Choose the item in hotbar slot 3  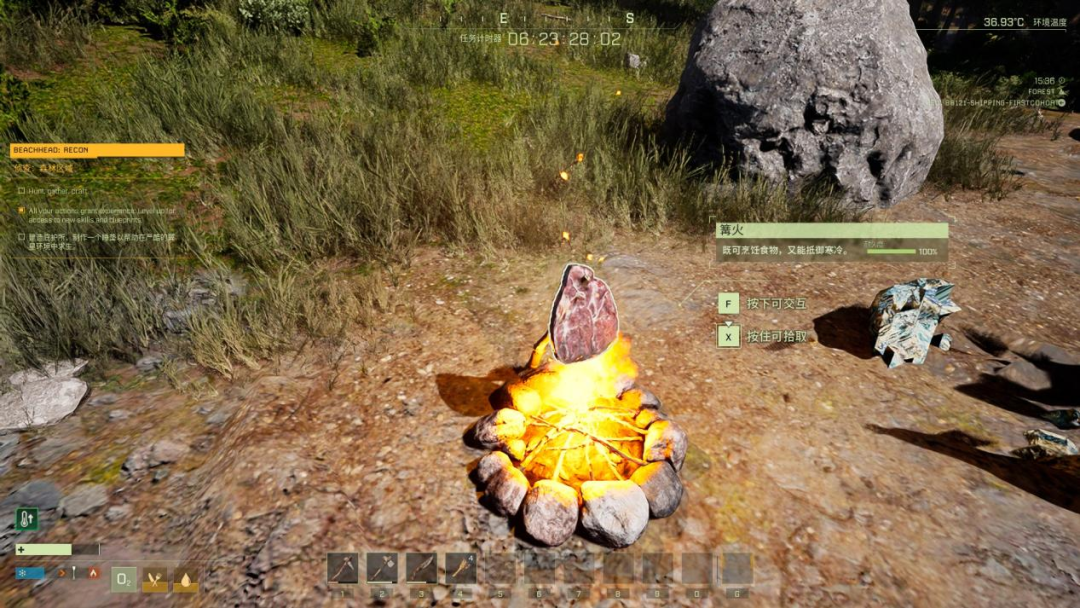coord(421,568)
